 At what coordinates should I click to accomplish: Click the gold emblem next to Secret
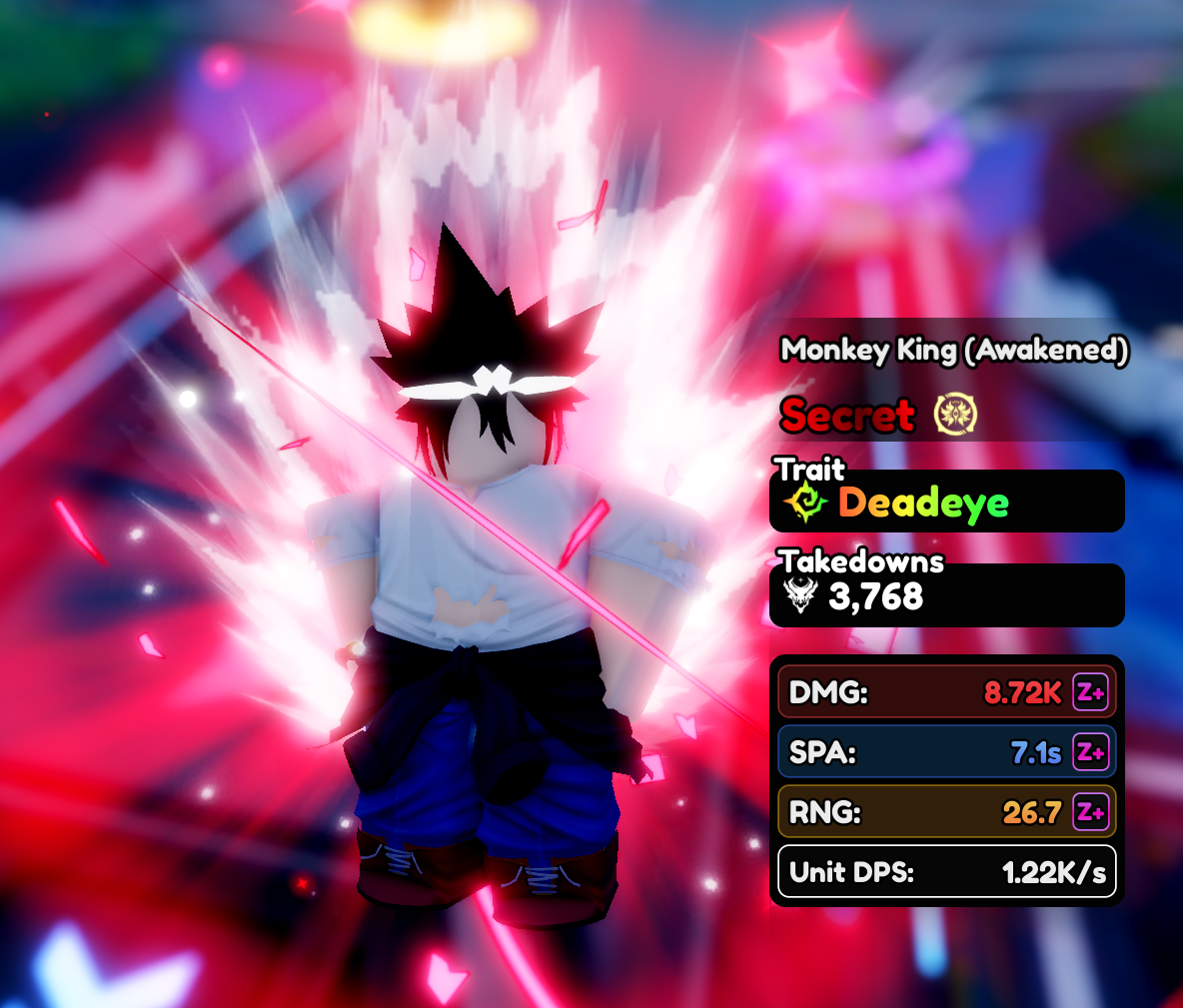[955, 415]
